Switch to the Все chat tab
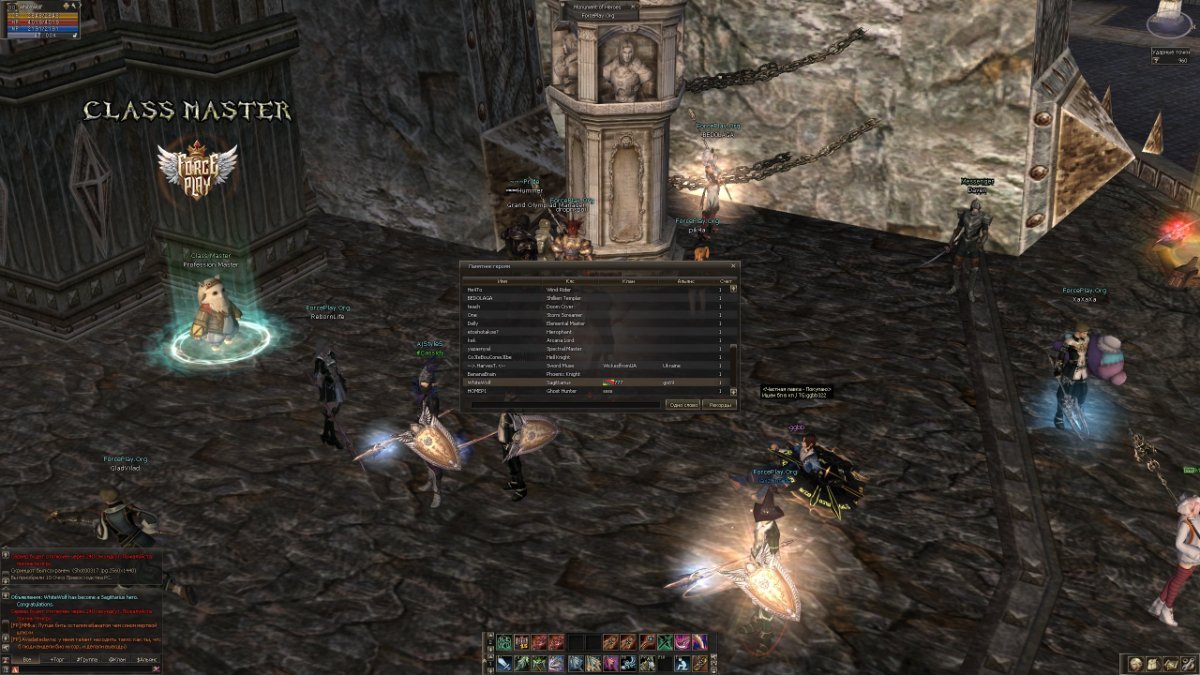1200x675 pixels. 26,660
